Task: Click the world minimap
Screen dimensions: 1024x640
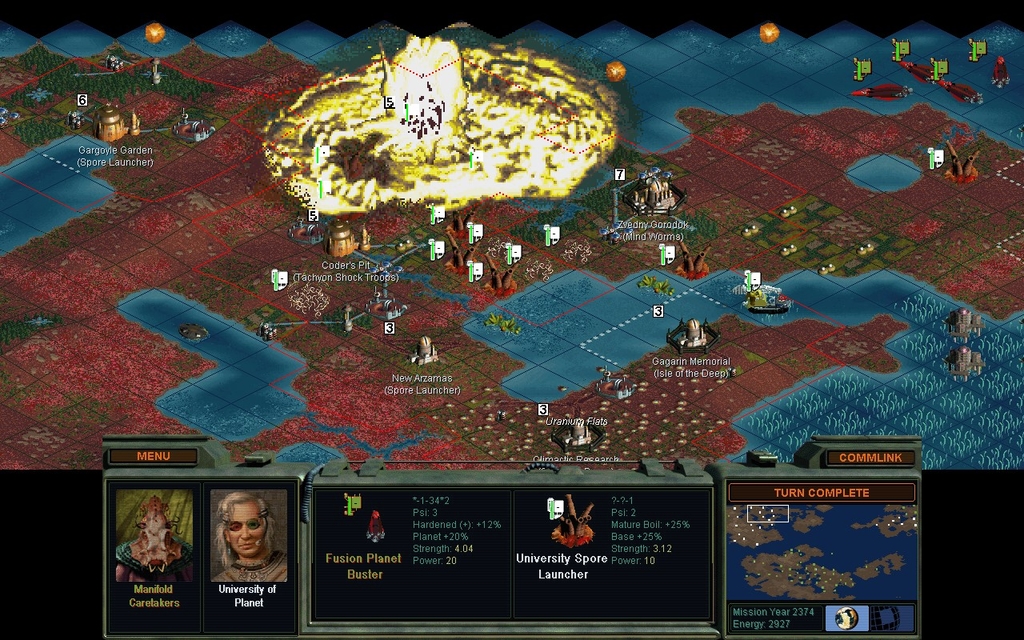Action: click(821, 552)
